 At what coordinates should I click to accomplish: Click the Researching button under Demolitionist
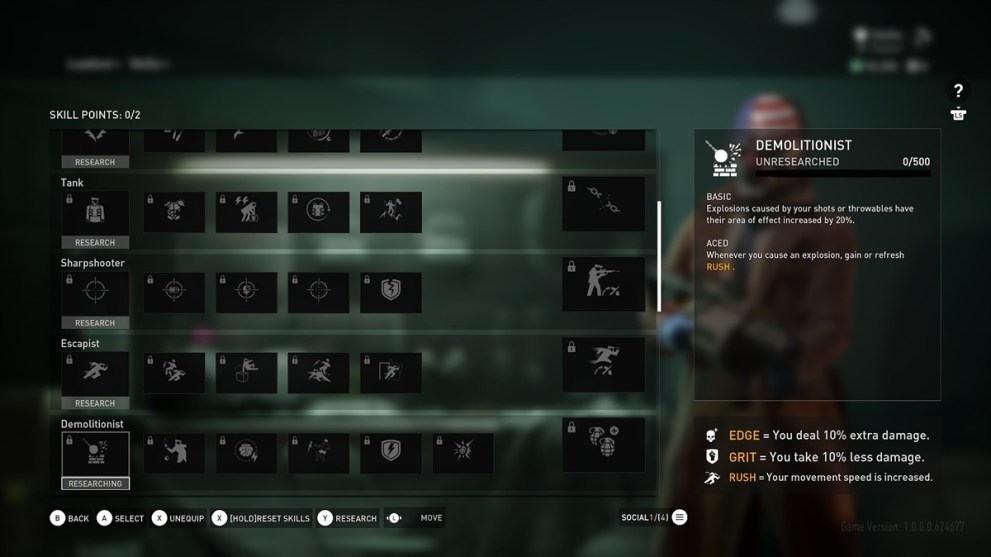coord(95,484)
